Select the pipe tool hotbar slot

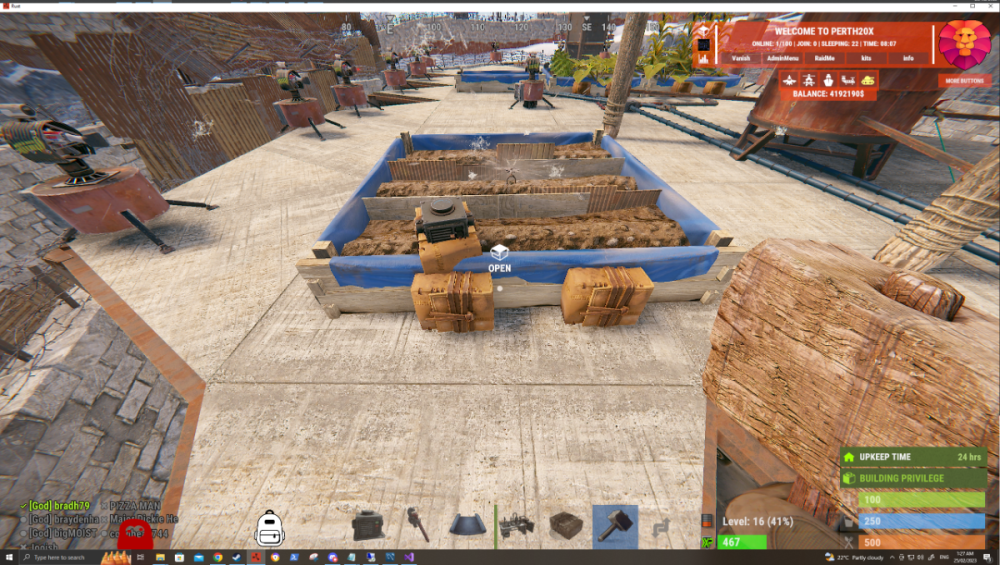[x=417, y=525]
